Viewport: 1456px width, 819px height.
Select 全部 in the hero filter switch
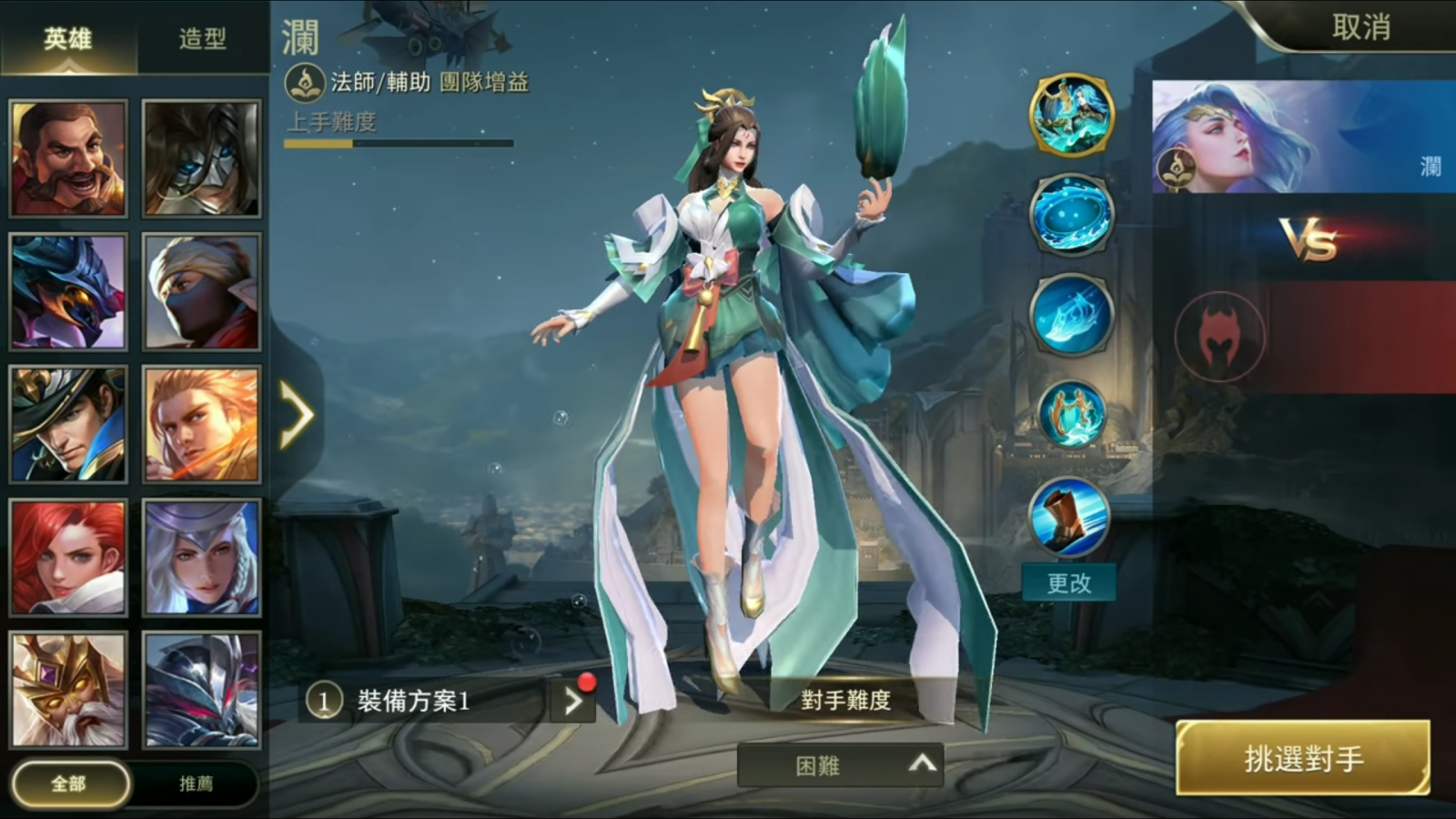[68, 783]
